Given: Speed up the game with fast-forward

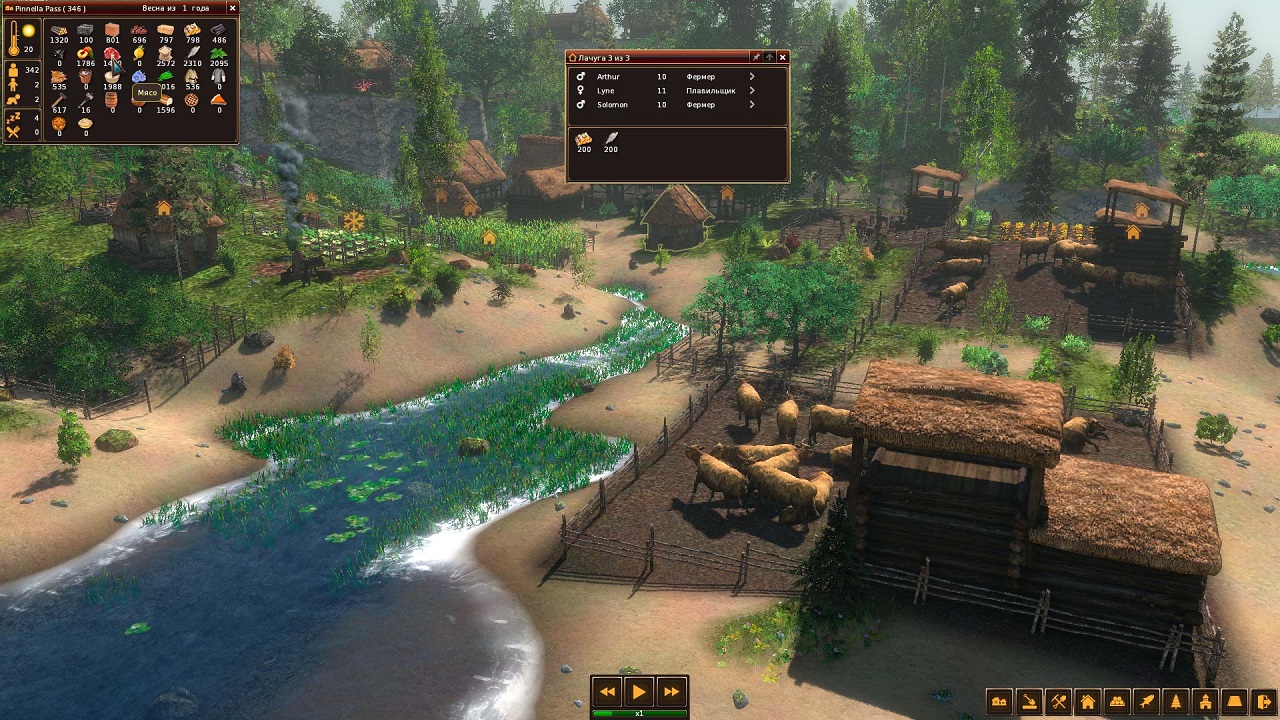Looking at the screenshot, I should 671,691.
